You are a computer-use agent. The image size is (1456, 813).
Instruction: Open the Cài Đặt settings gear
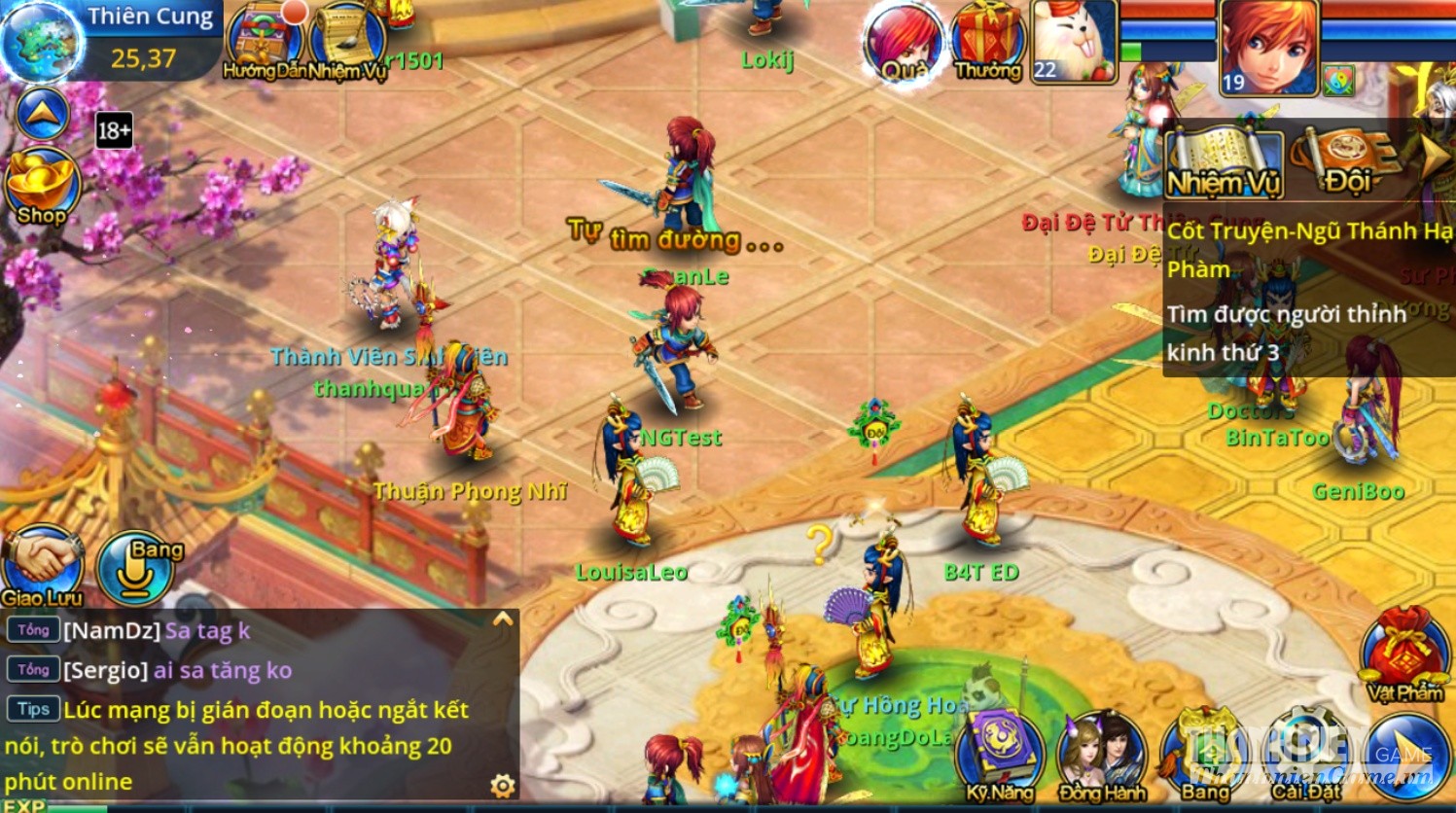pos(1306,755)
